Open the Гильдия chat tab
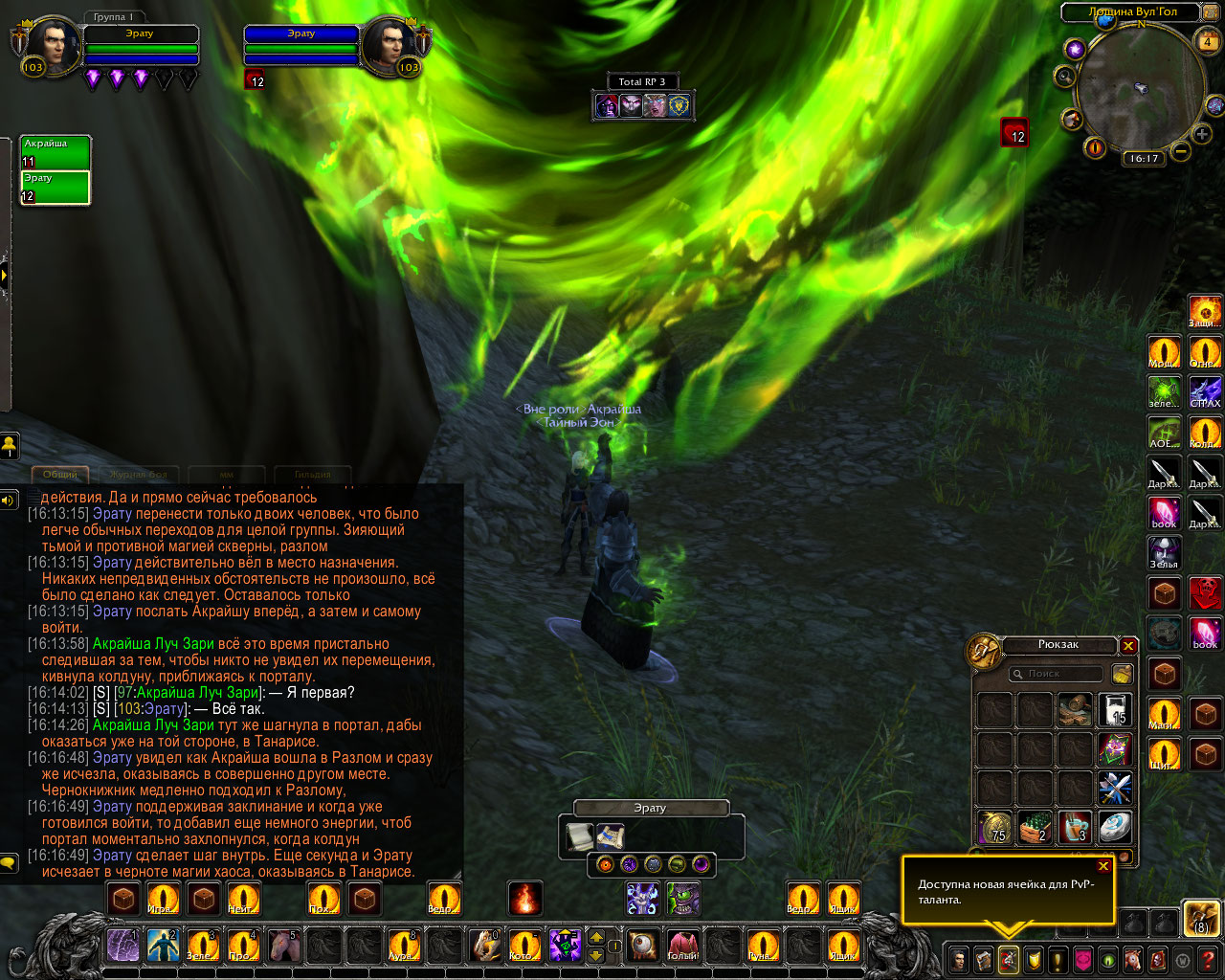This screenshot has width=1225, height=980. pyautogui.click(x=313, y=474)
